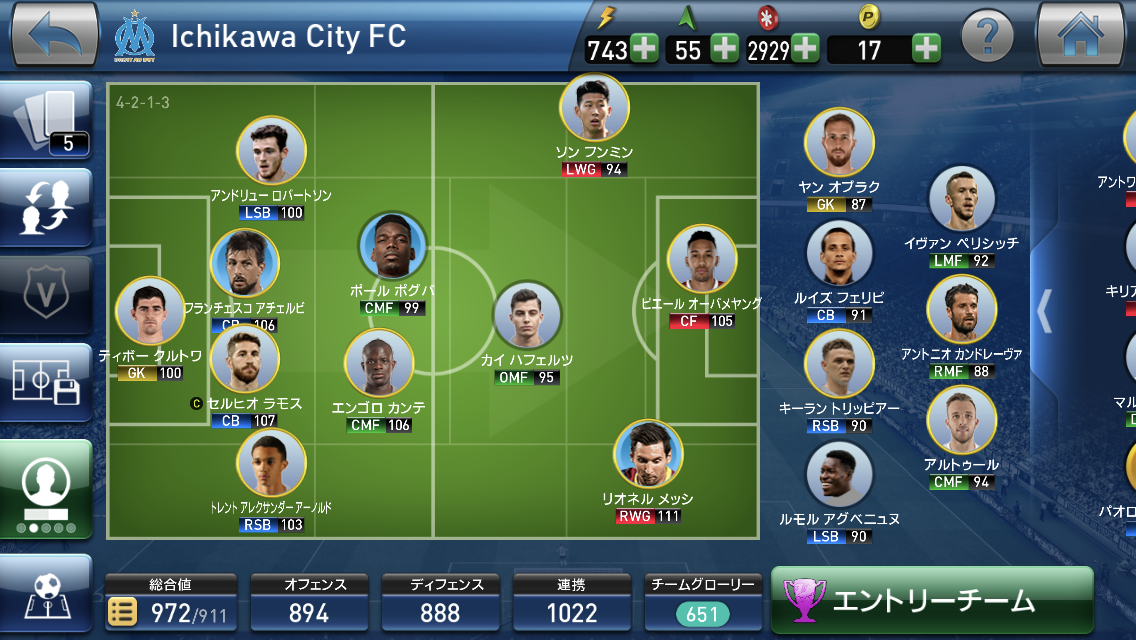Open the tactics ball and pitch button
The width and height of the screenshot is (1136, 640).
47,596
